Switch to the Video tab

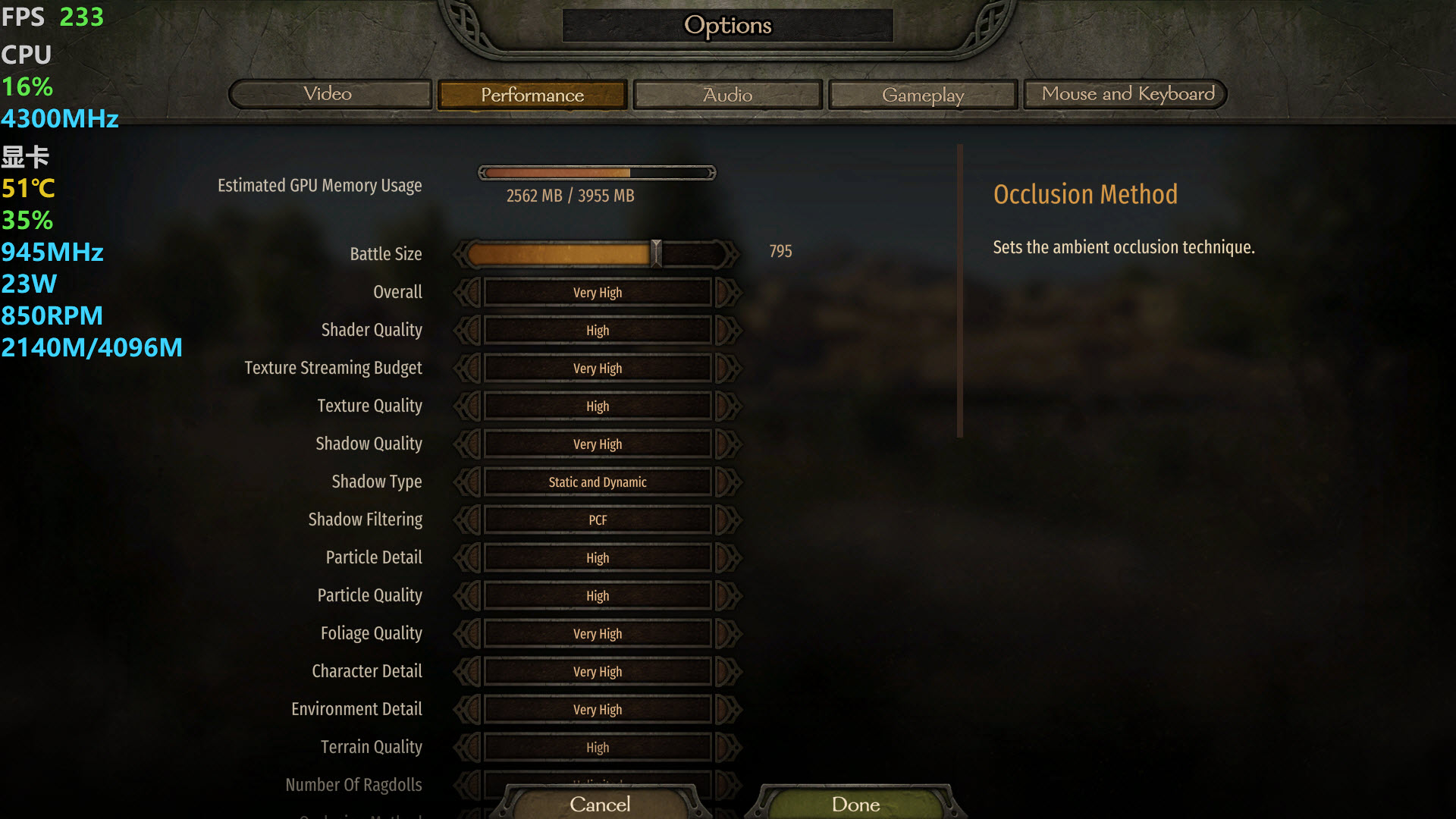click(x=328, y=94)
